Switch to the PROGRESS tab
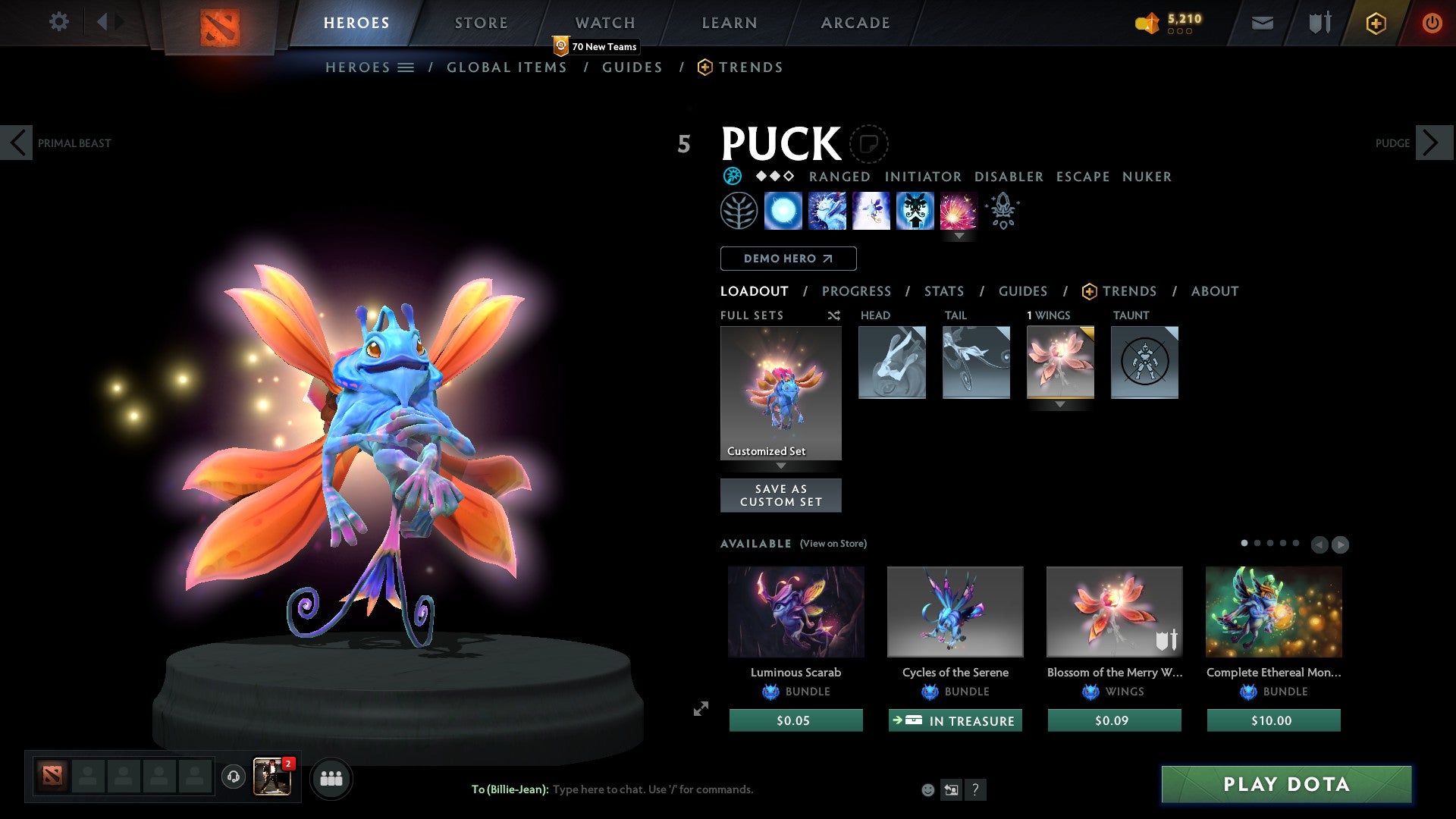1456x819 pixels. point(857,291)
